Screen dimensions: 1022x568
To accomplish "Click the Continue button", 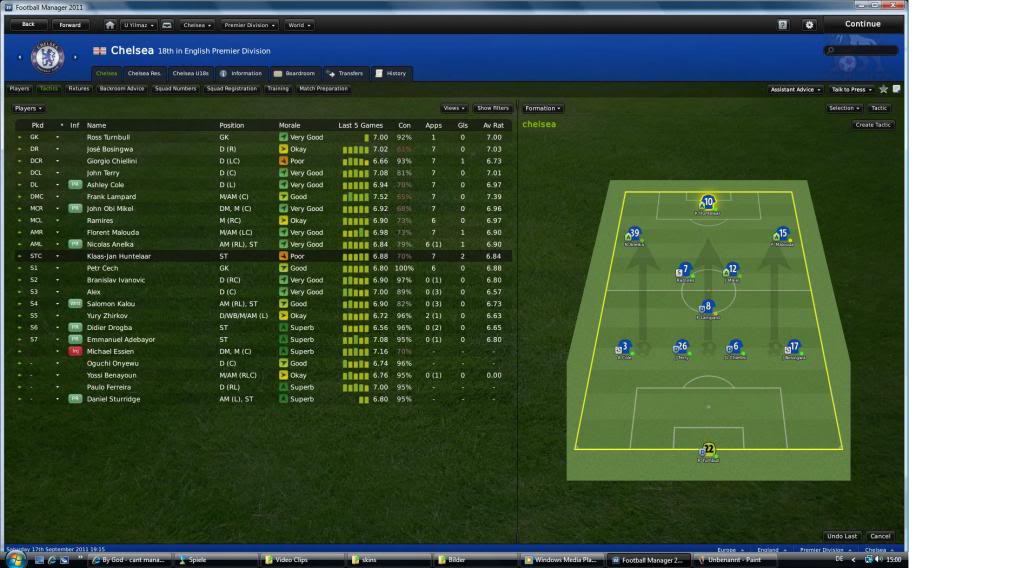I will coord(862,24).
